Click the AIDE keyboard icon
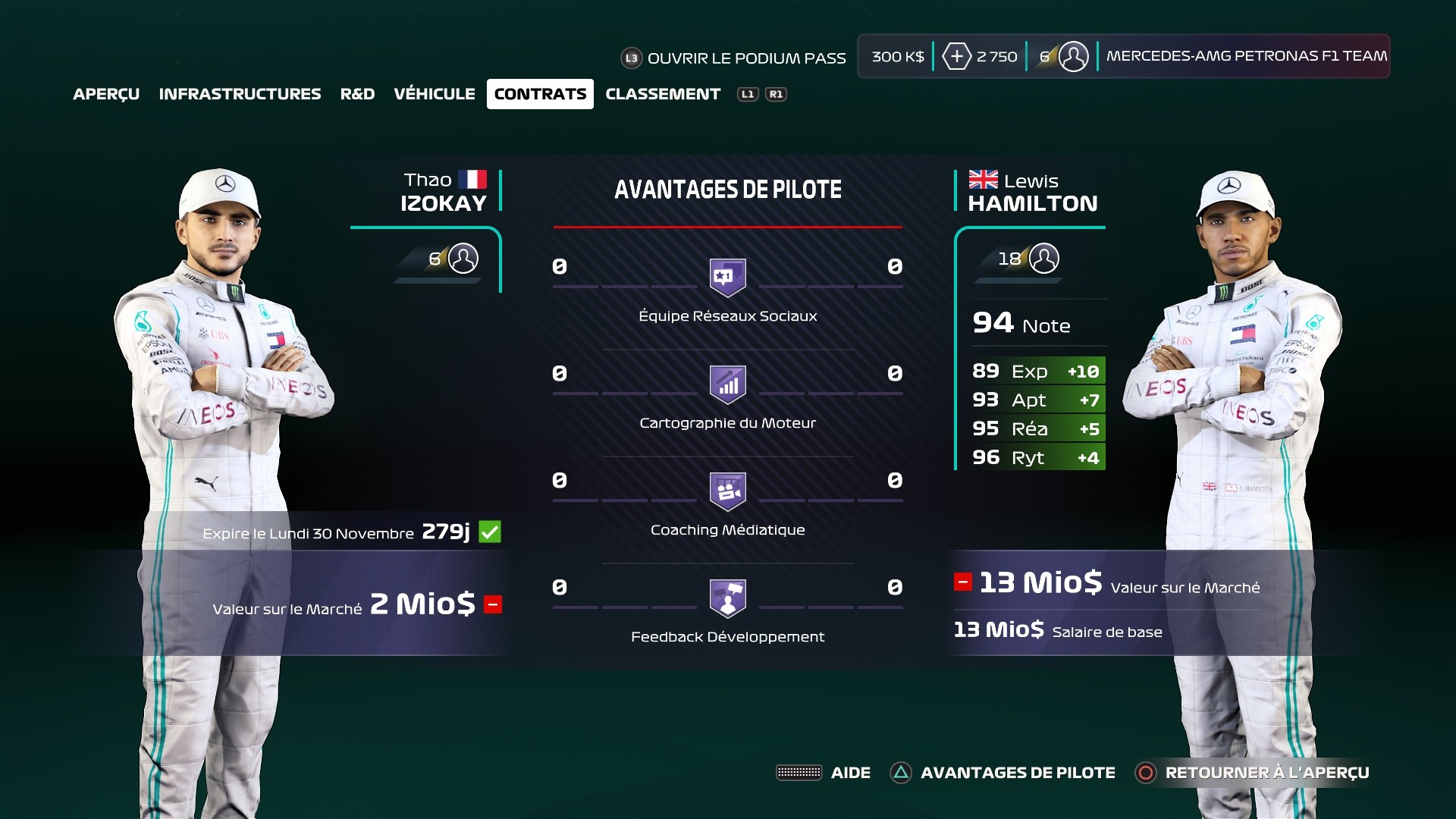 (799, 772)
